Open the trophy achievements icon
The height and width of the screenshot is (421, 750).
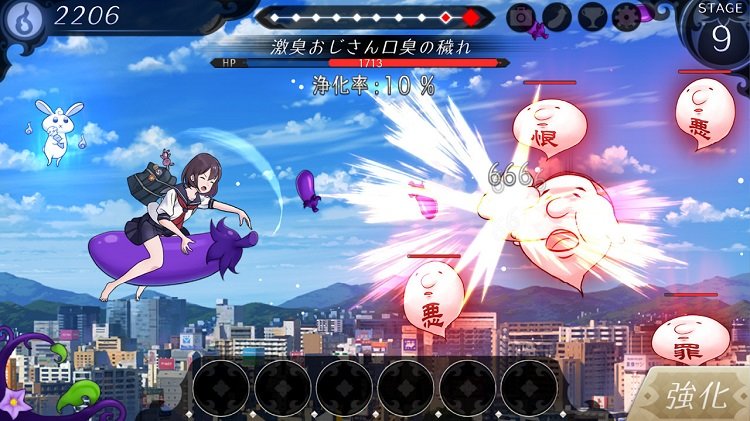point(594,16)
